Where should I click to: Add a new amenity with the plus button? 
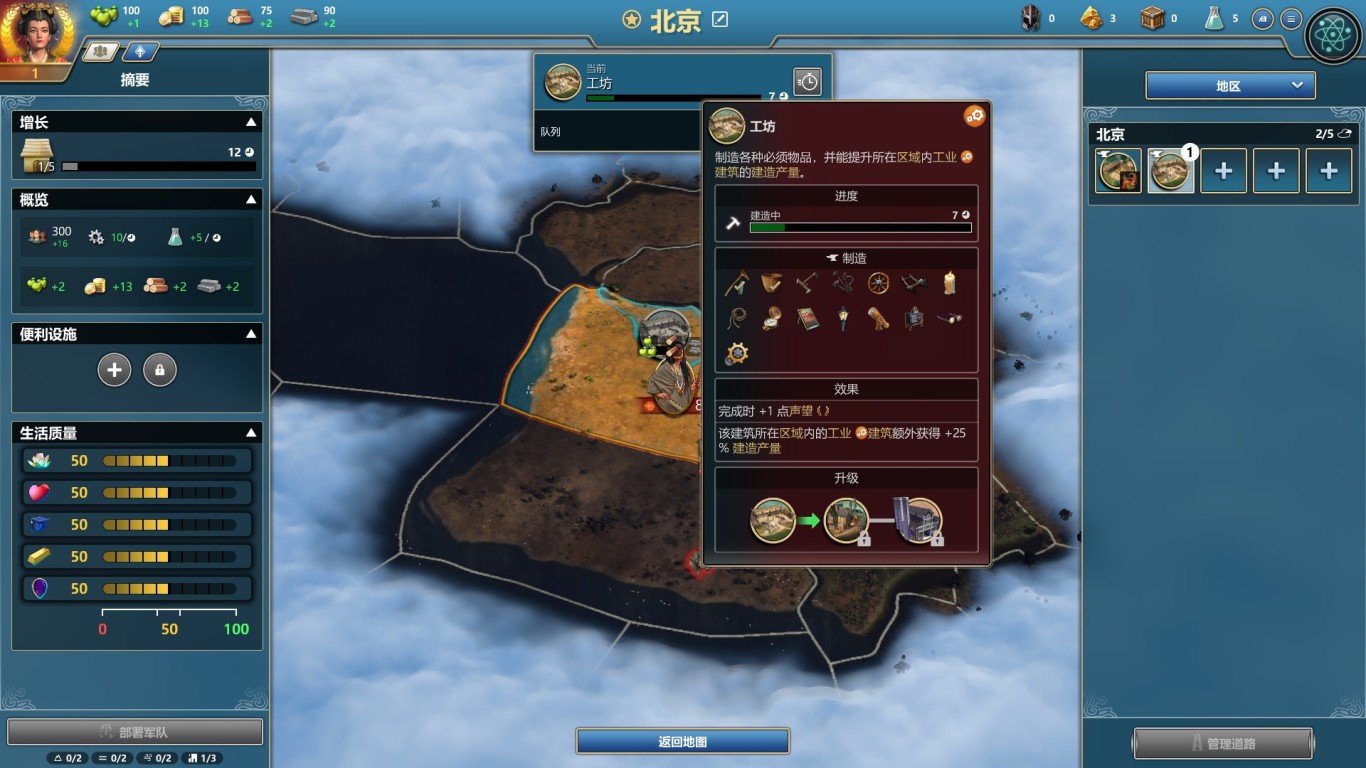point(114,370)
